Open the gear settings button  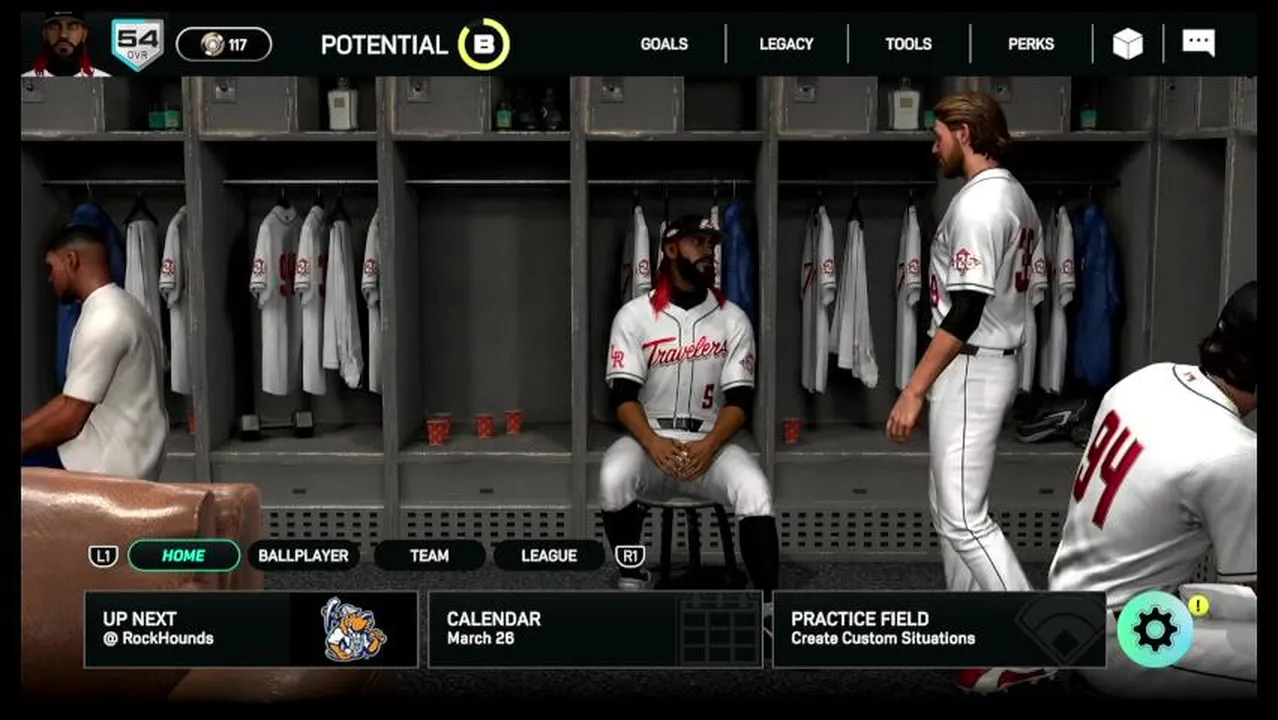click(x=1155, y=630)
